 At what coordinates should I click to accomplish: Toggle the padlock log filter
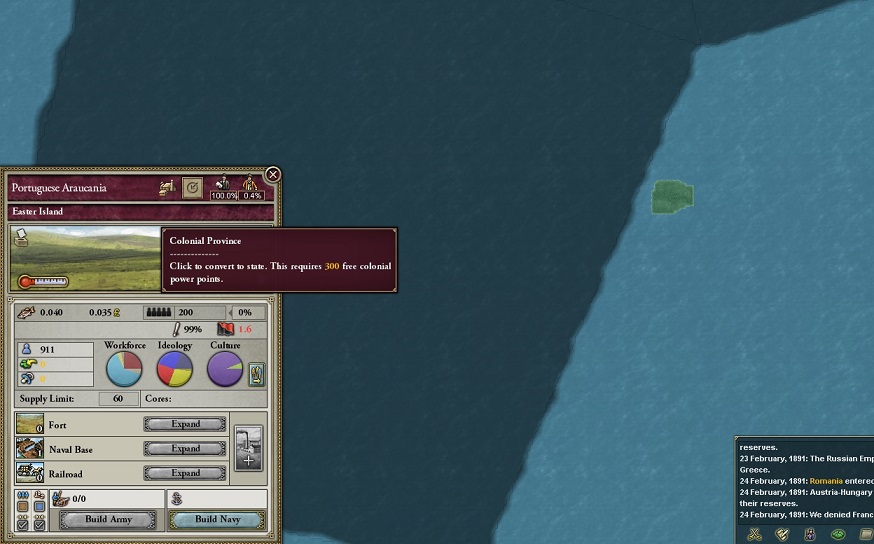point(810,534)
